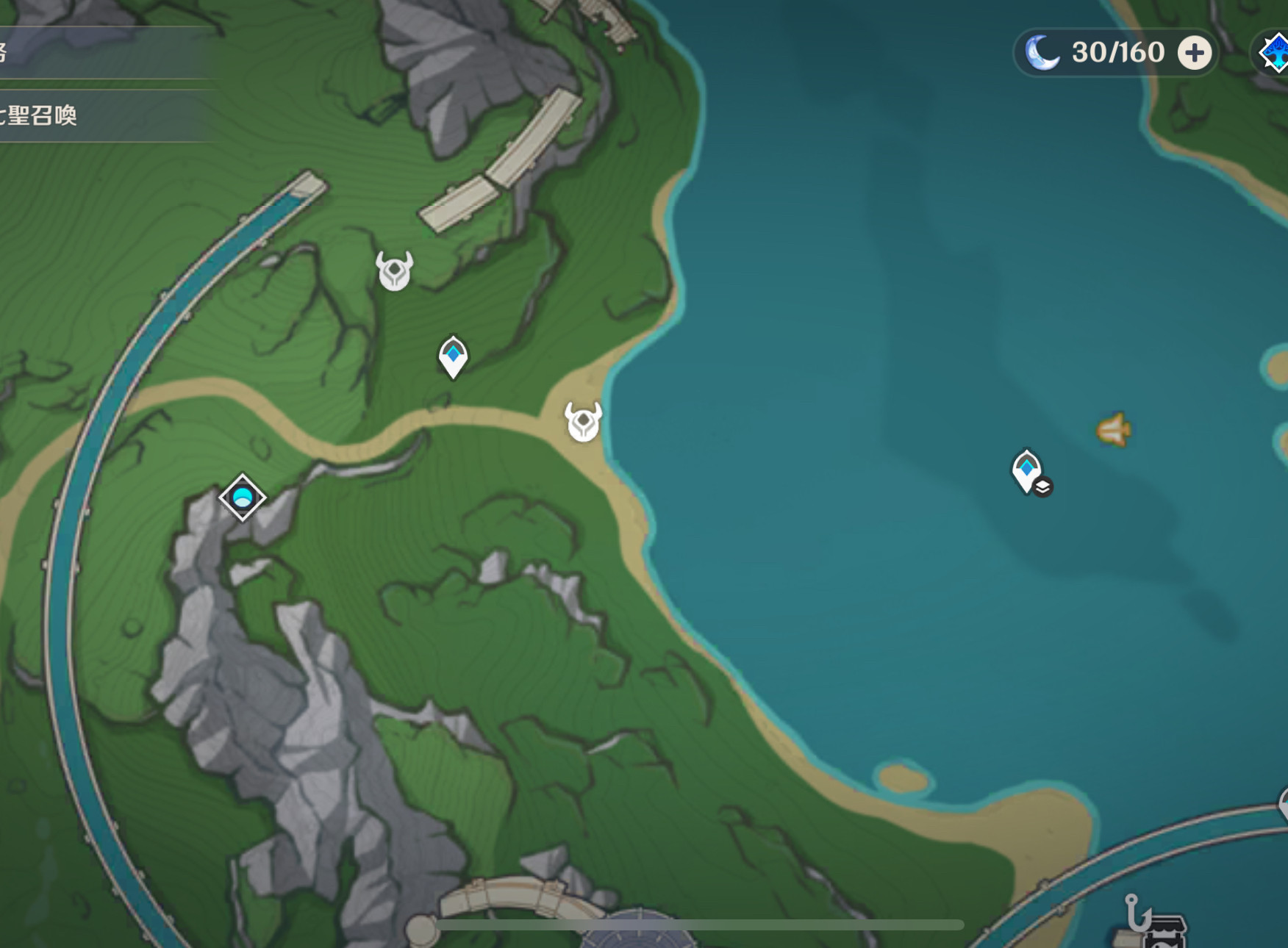Screen dimensions: 1288x948
Task: Add Original Resin with the plus button
Action: [1195, 53]
